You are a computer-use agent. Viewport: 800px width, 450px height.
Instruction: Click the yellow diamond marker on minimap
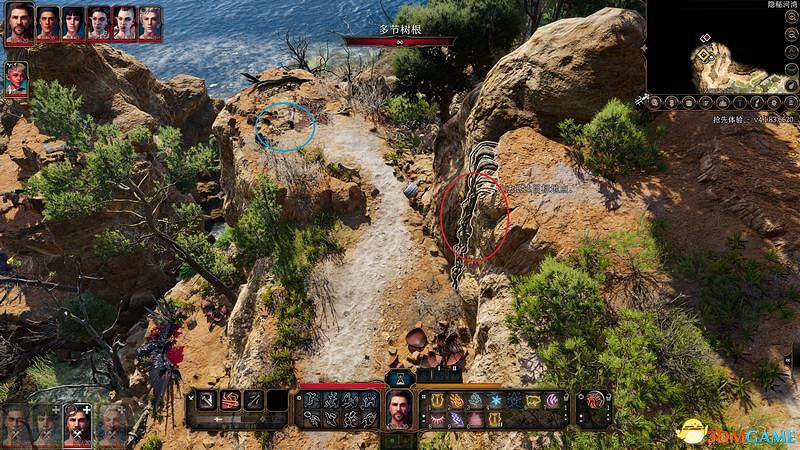click(x=704, y=52)
